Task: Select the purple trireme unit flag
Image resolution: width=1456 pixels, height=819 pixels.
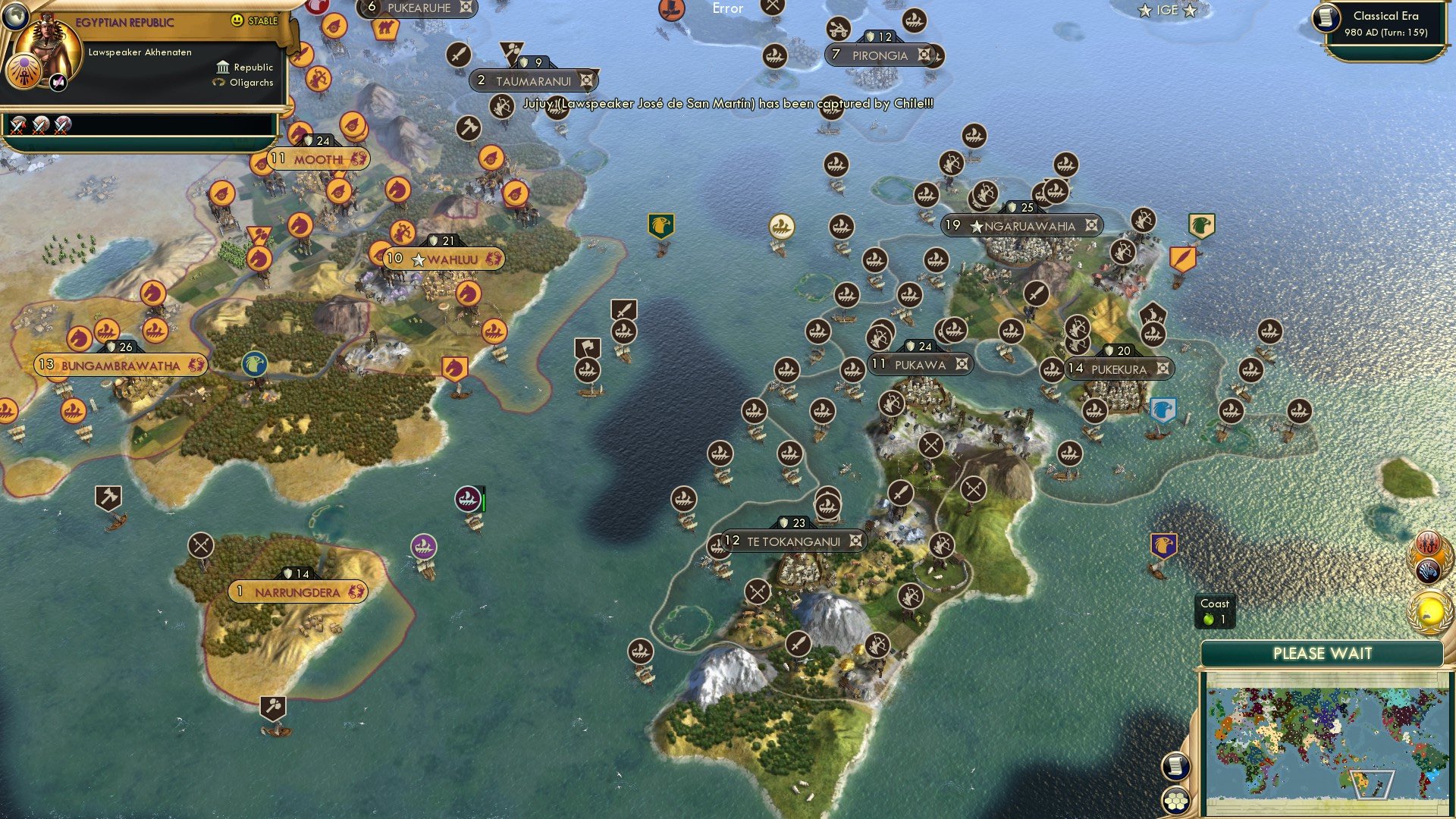Action: [x=425, y=544]
